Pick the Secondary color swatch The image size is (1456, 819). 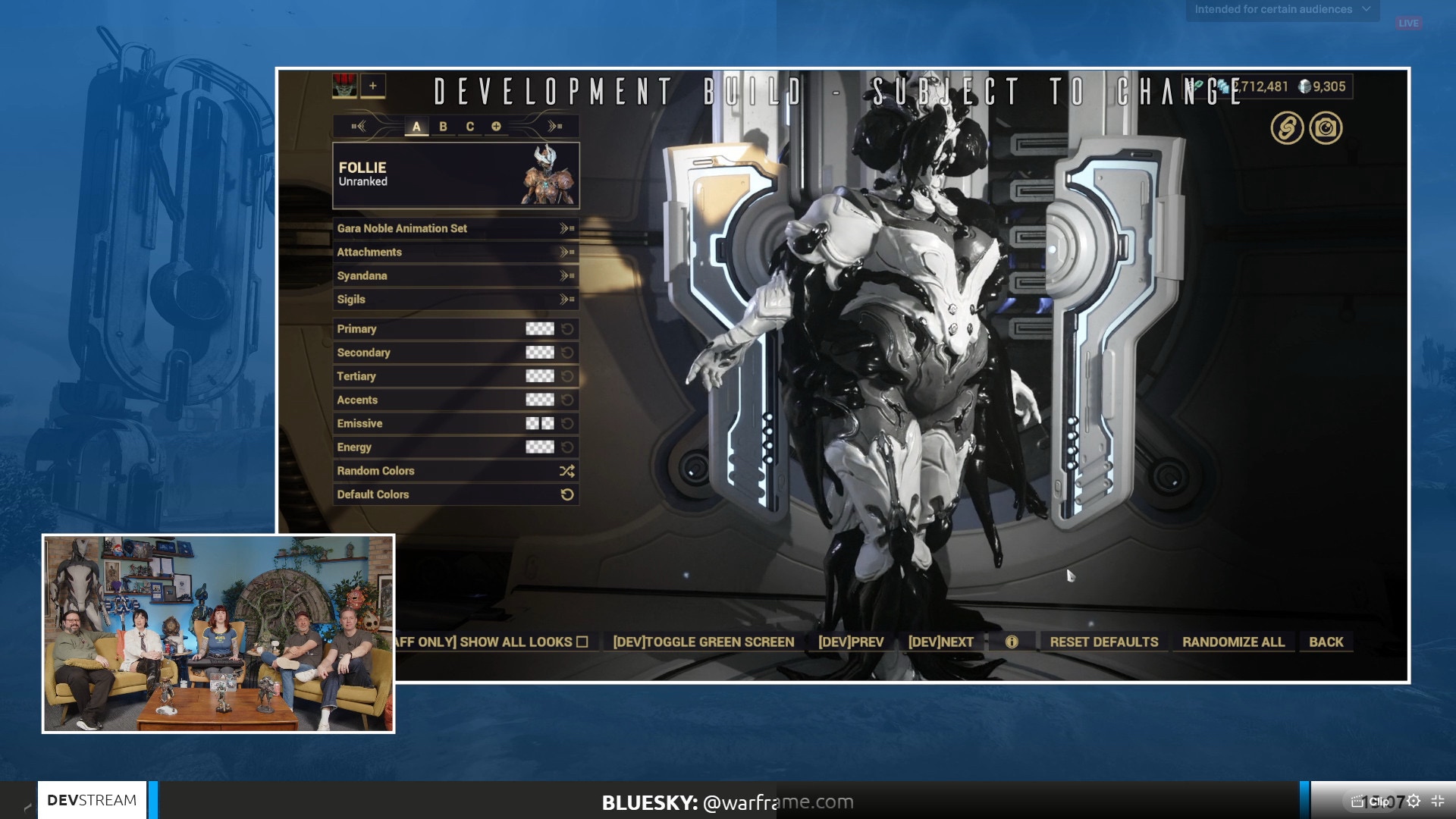(540, 352)
